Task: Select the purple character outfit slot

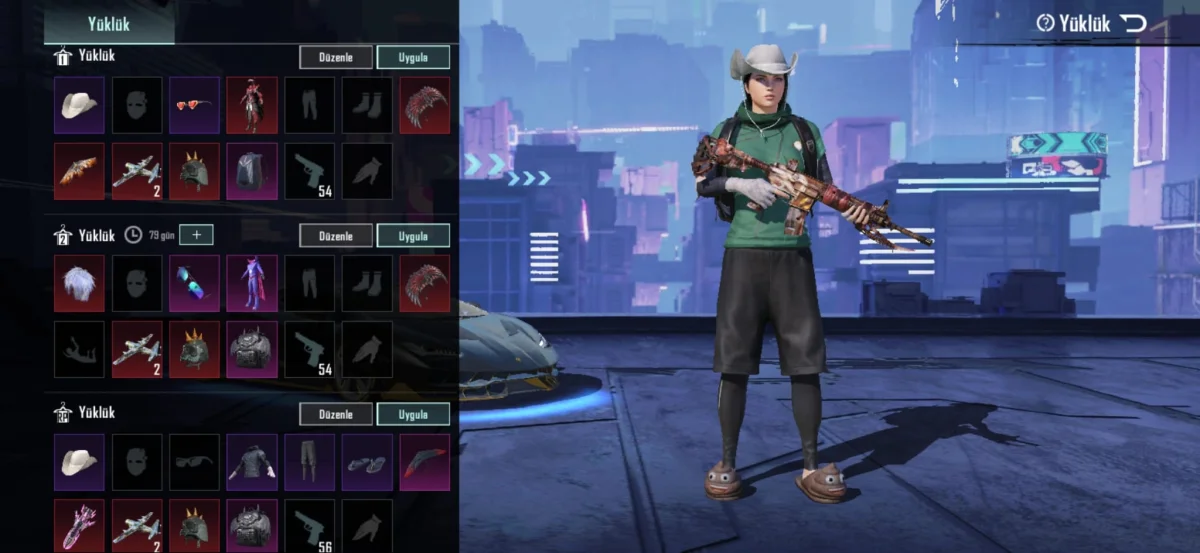Action: tap(251, 283)
